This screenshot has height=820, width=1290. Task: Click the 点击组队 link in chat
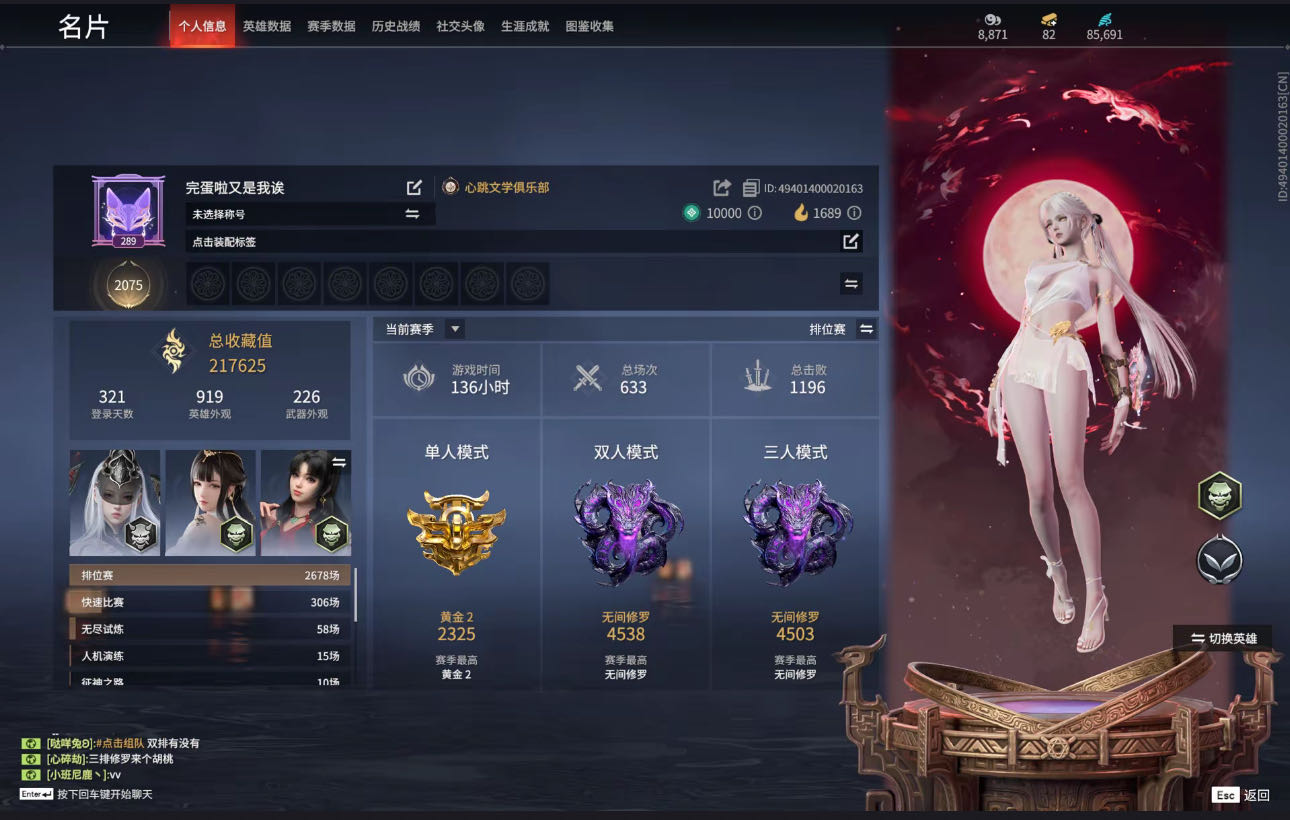(x=122, y=743)
